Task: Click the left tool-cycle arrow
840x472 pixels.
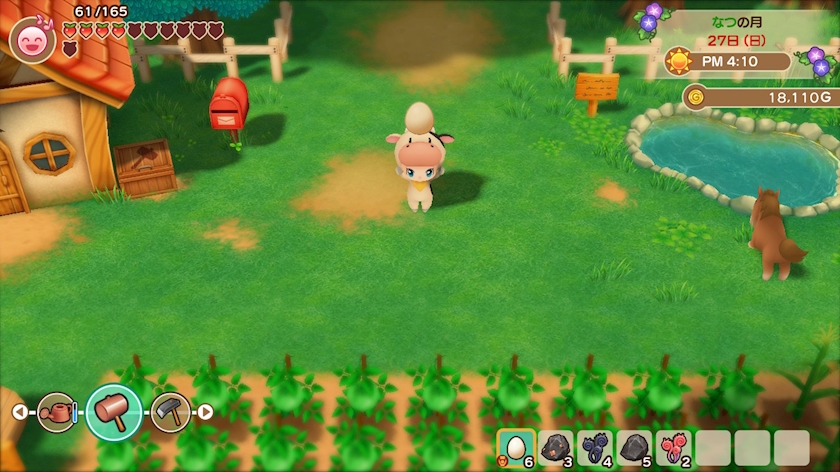Action: click(20, 412)
